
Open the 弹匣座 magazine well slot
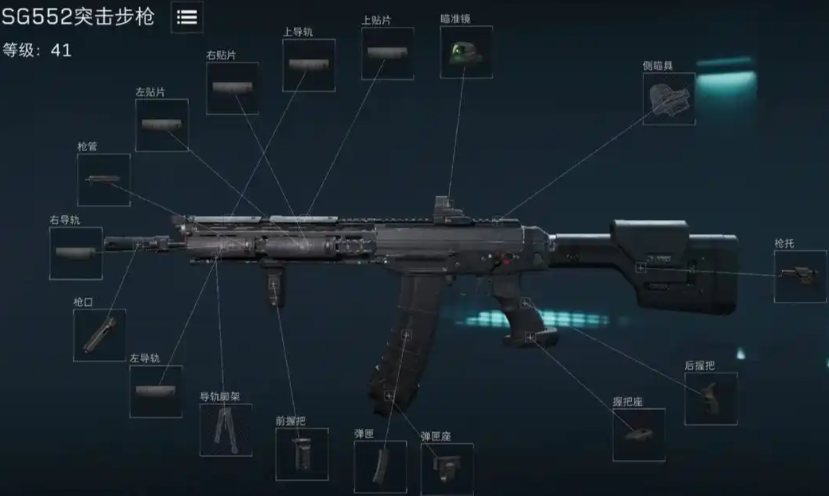(x=447, y=469)
